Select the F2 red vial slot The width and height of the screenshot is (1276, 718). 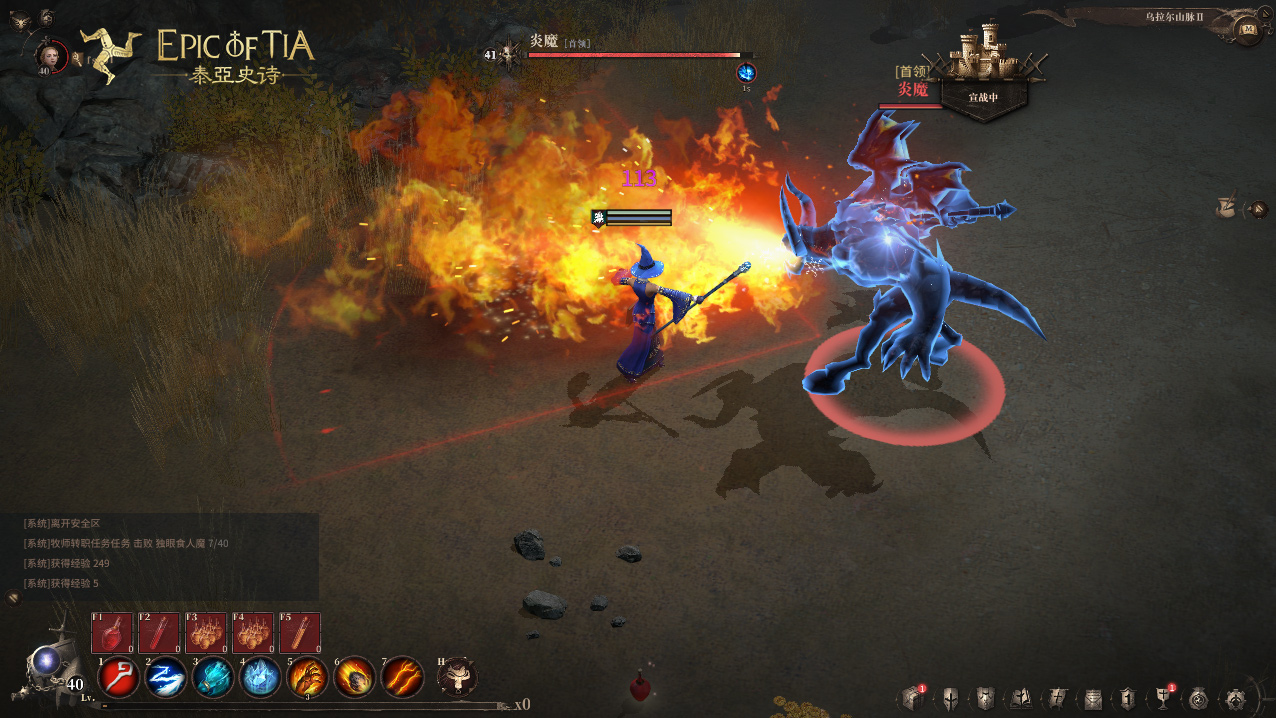159,633
